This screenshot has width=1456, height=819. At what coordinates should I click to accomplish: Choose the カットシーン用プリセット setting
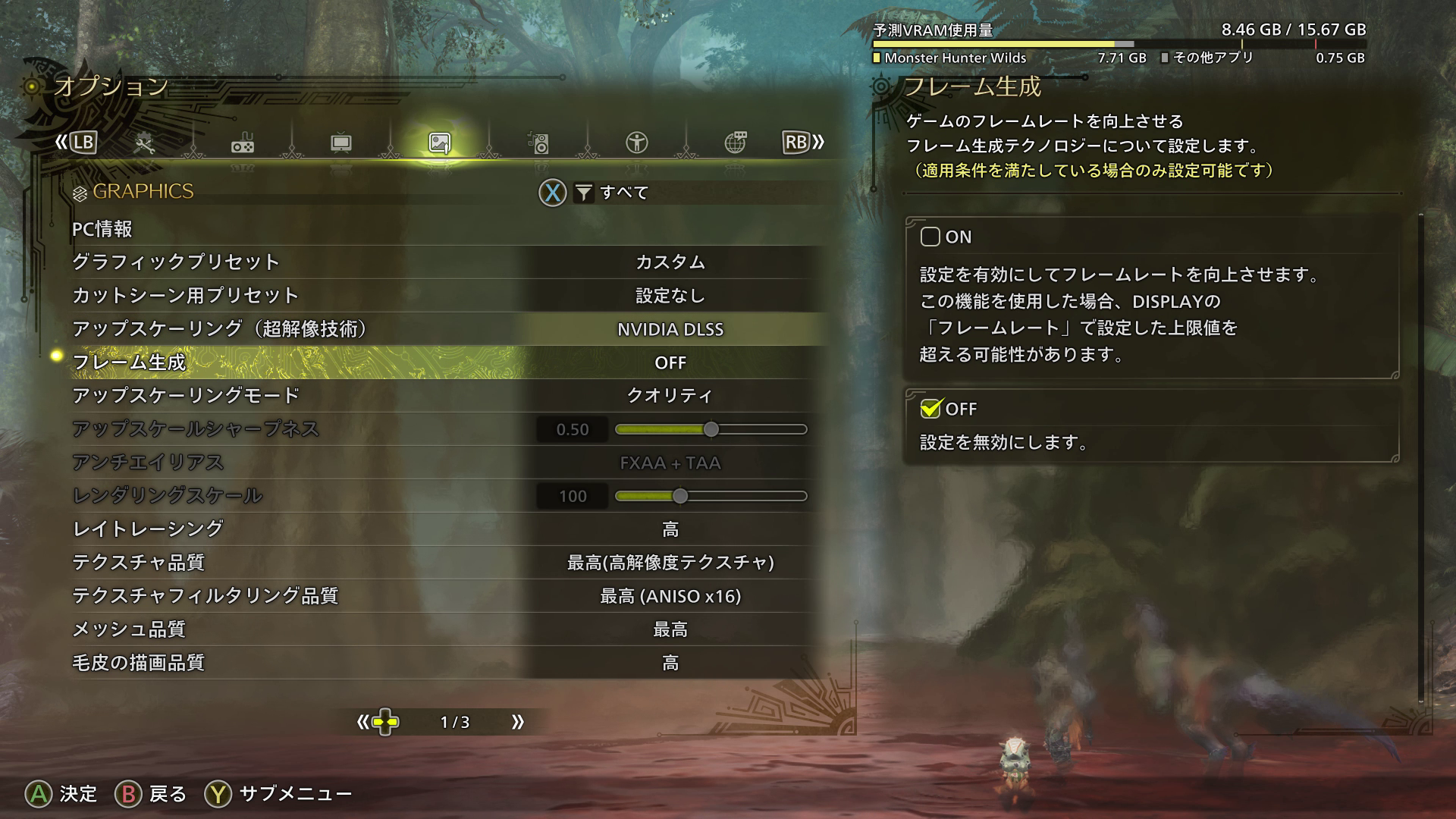(x=447, y=296)
